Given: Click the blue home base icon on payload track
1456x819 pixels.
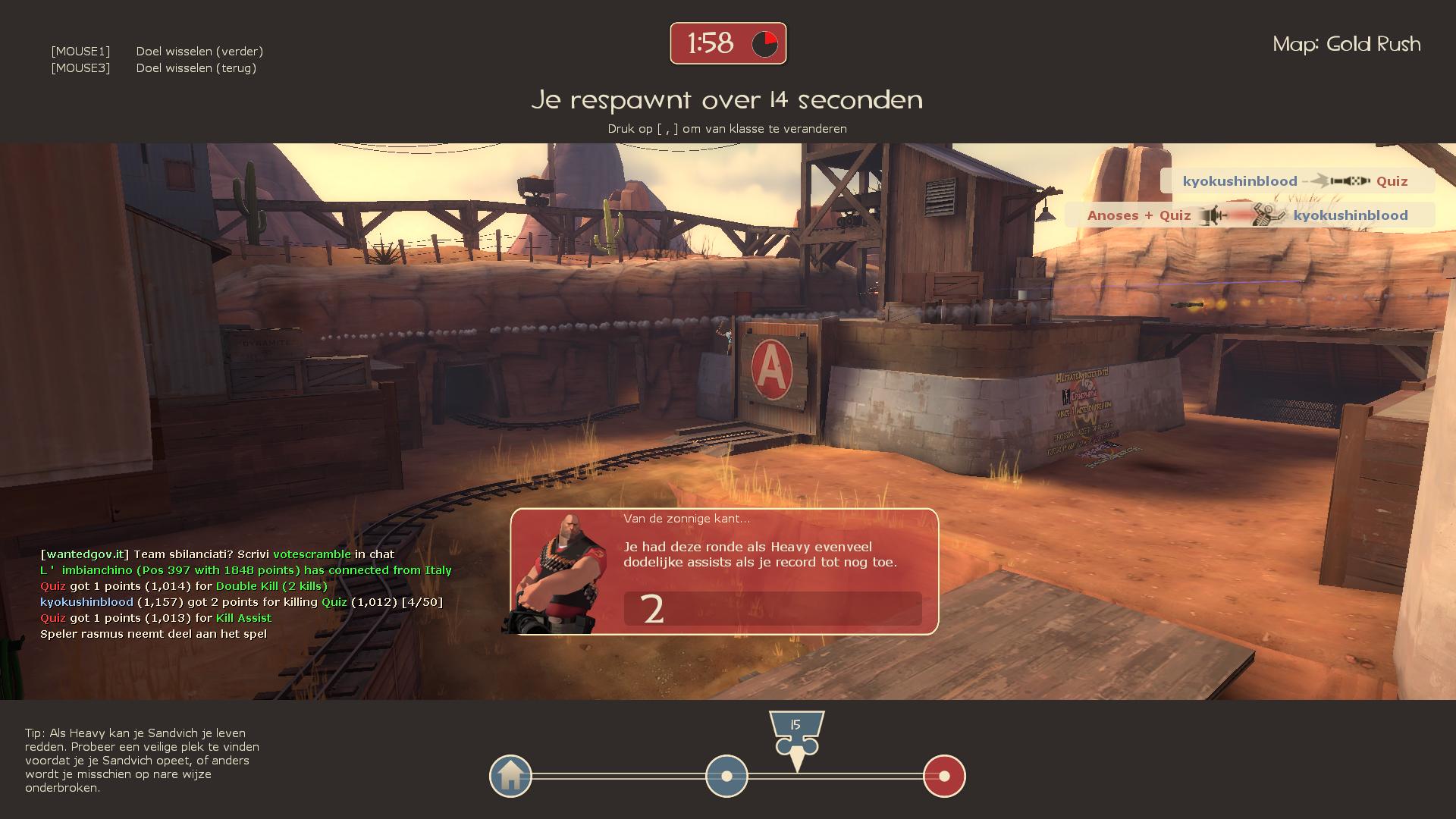Looking at the screenshot, I should pyautogui.click(x=510, y=776).
